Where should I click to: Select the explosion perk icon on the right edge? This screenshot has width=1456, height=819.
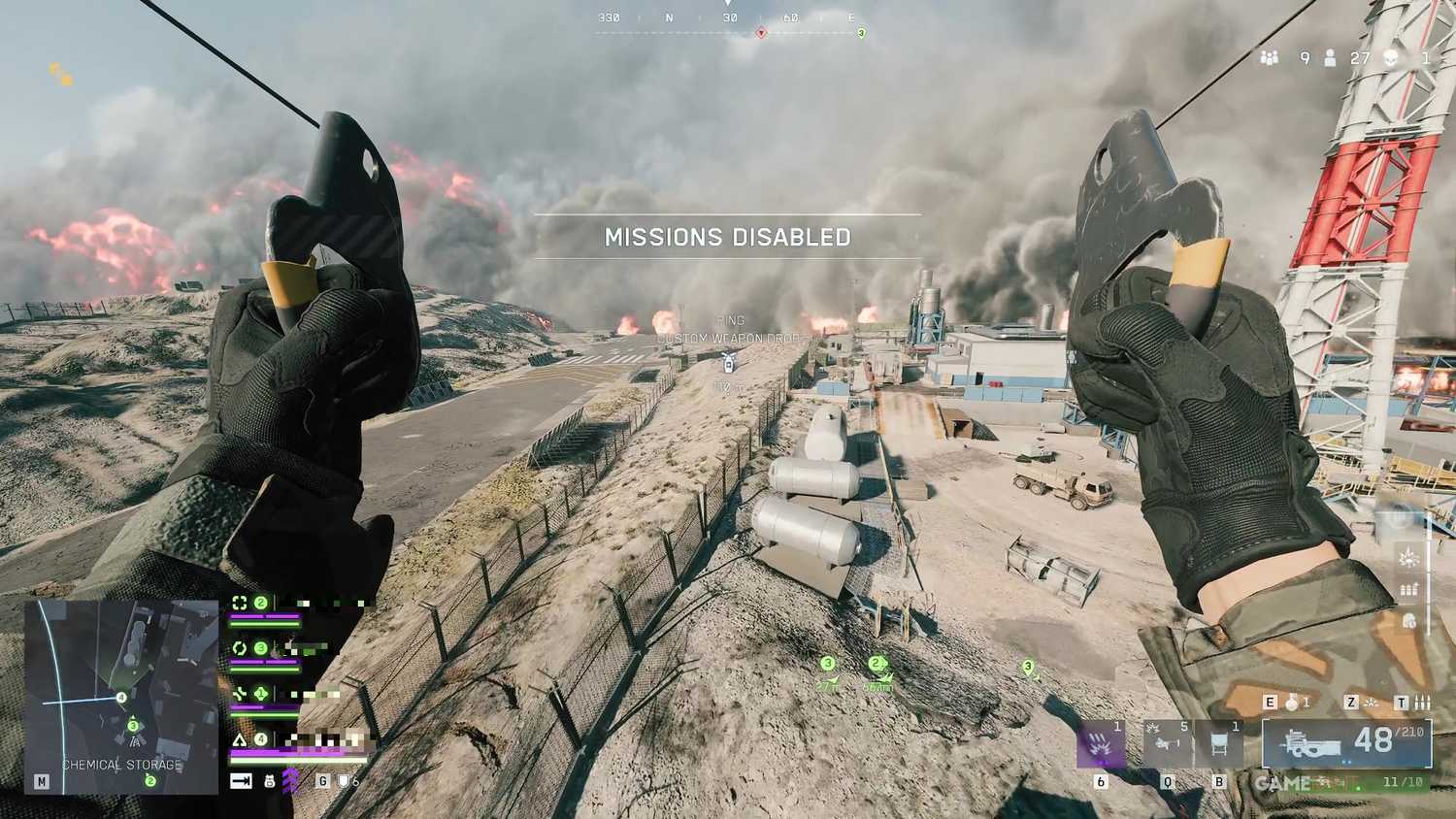pos(1408,557)
